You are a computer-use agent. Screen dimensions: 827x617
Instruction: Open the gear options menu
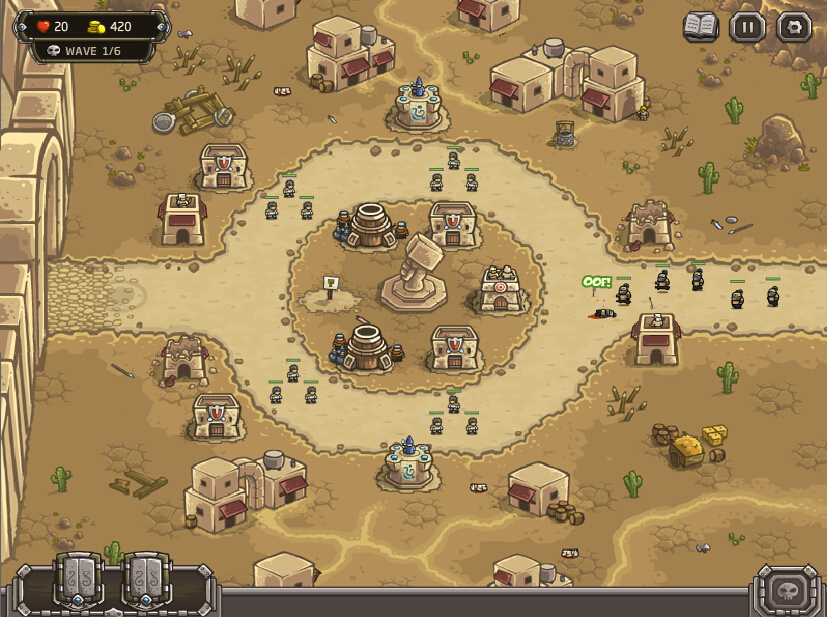pos(794,27)
